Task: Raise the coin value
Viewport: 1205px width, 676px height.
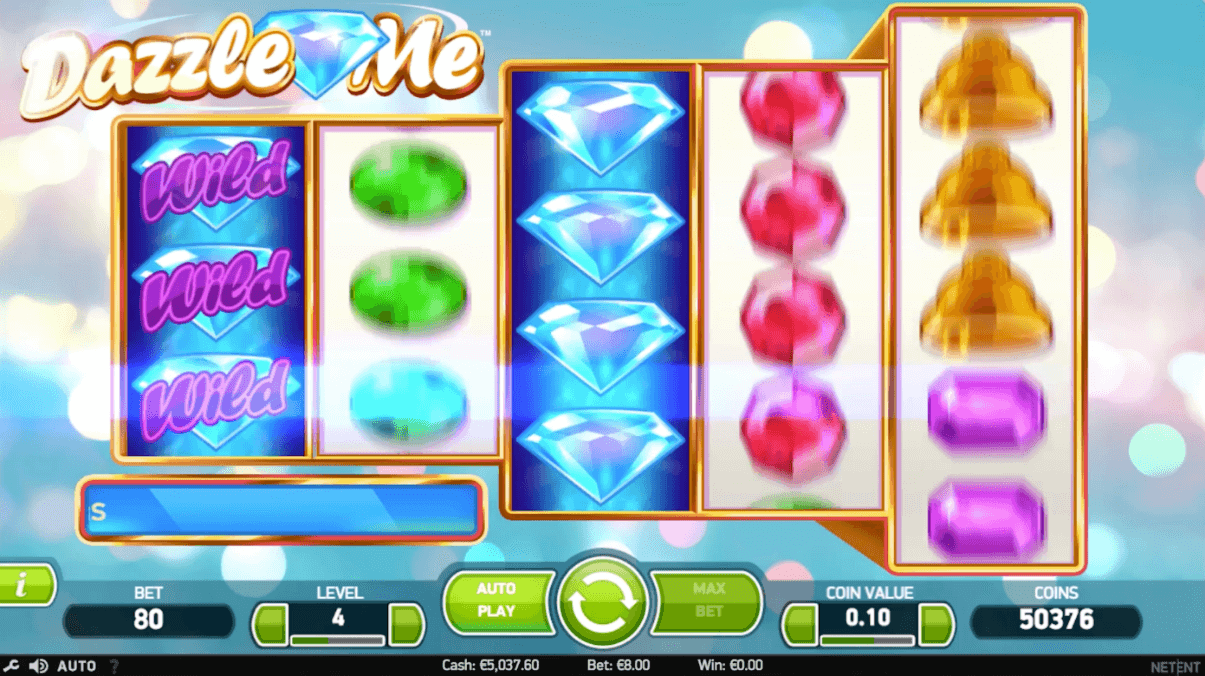Action: (936, 625)
